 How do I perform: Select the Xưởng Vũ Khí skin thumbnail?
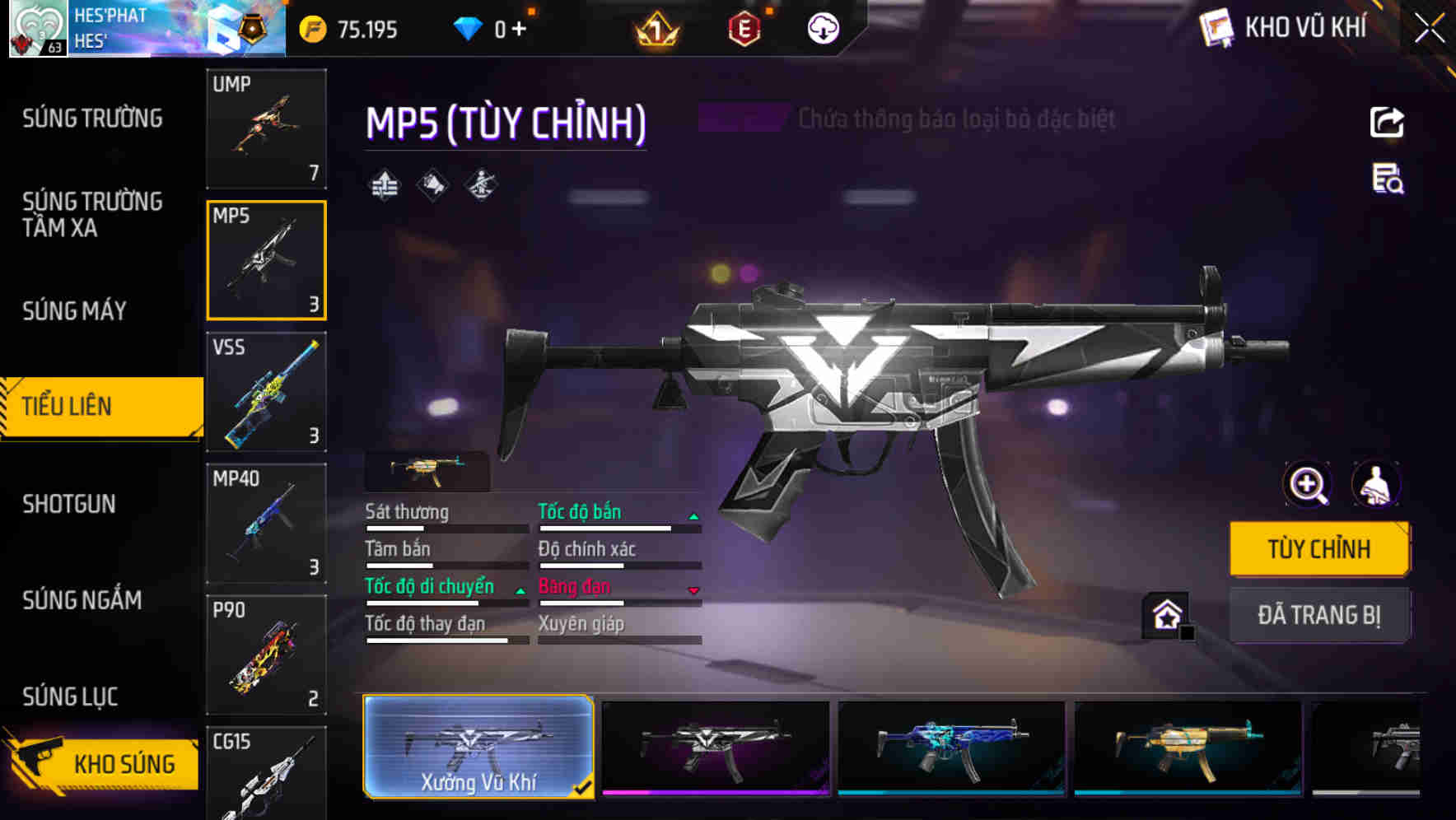pos(478,747)
